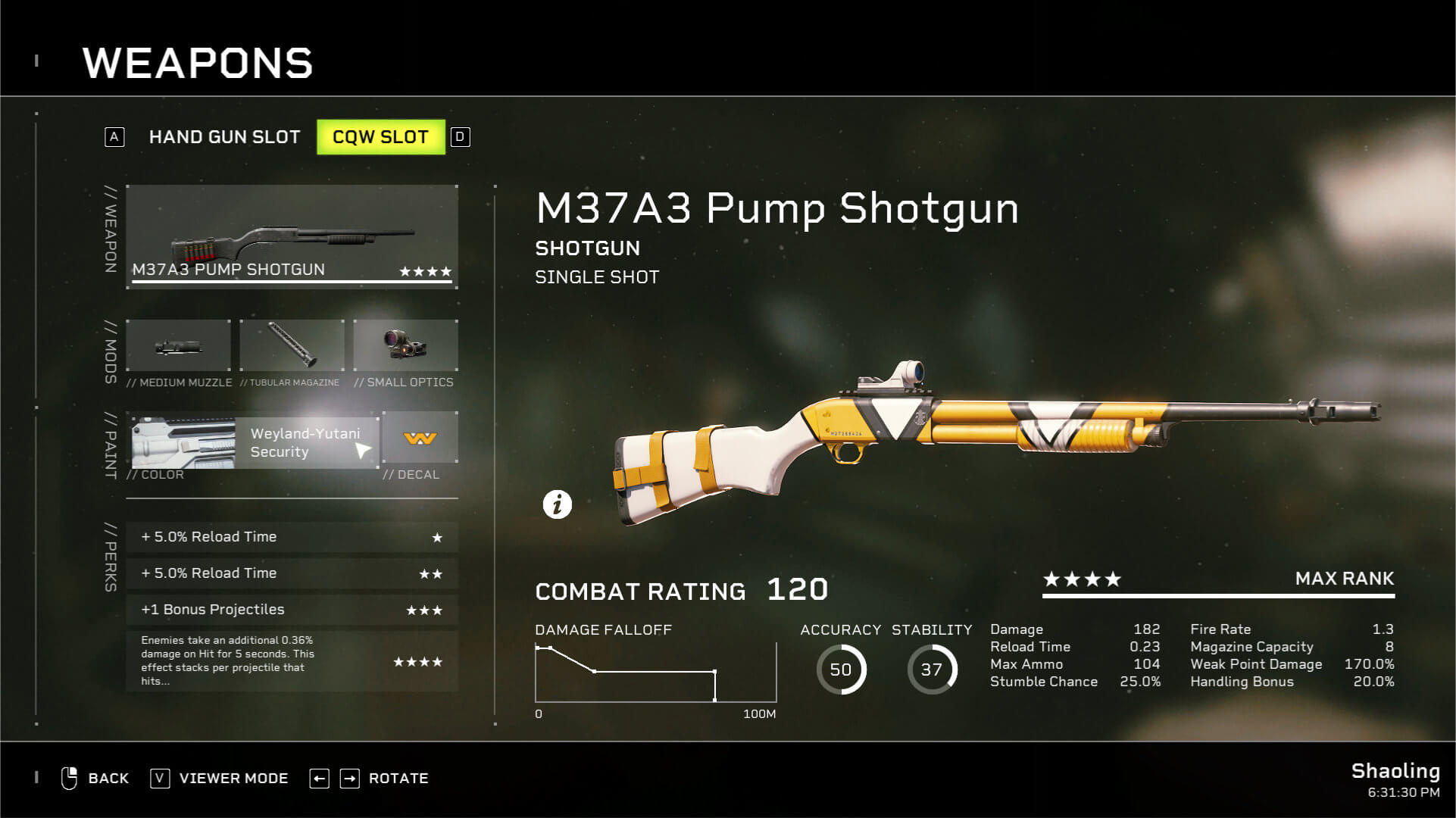Rotate the weapon with the left arrow
The image size is (1456, 818).
click(x=320, y=779)
